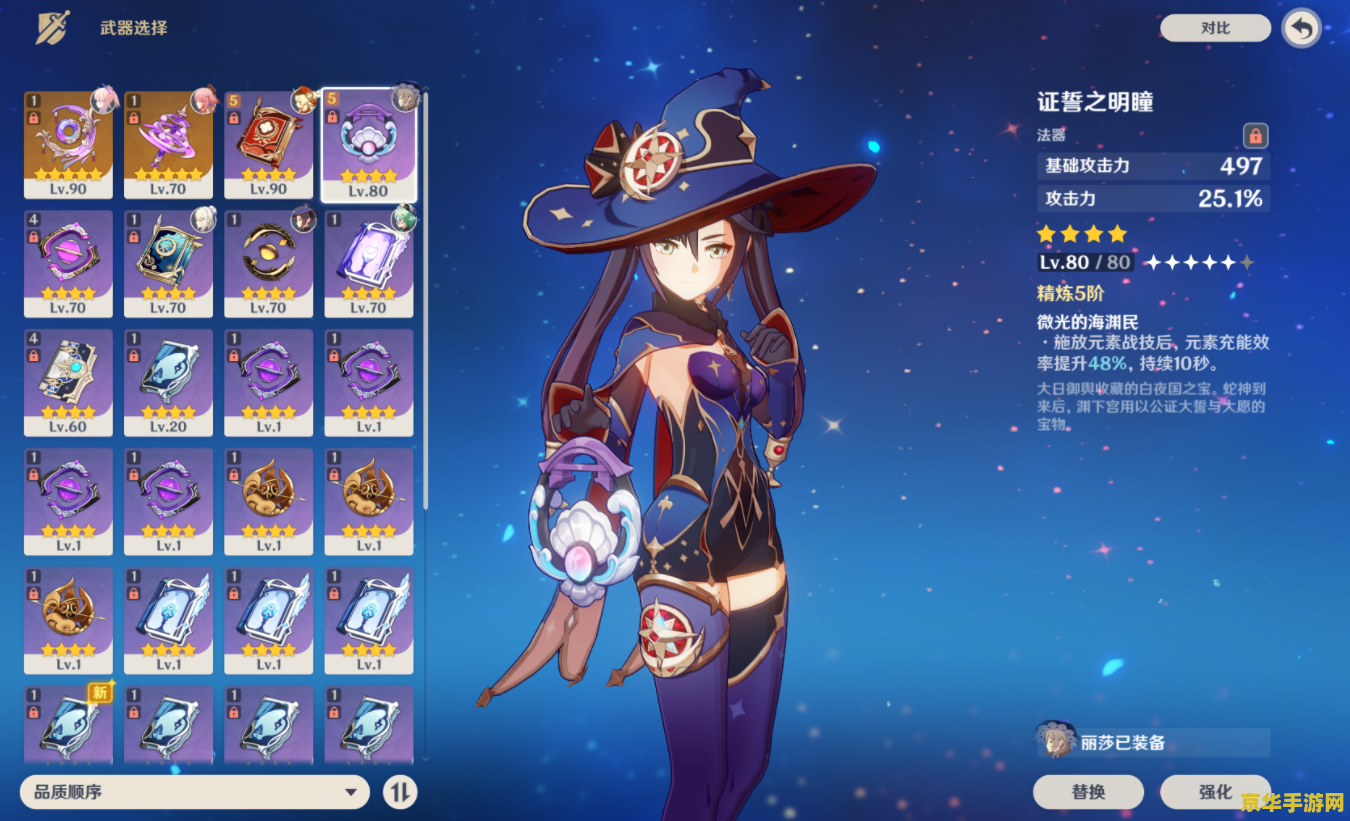Screen dimensions: 1350x821
Task: Click the 替换 replace button
Action: (1088, 791)
